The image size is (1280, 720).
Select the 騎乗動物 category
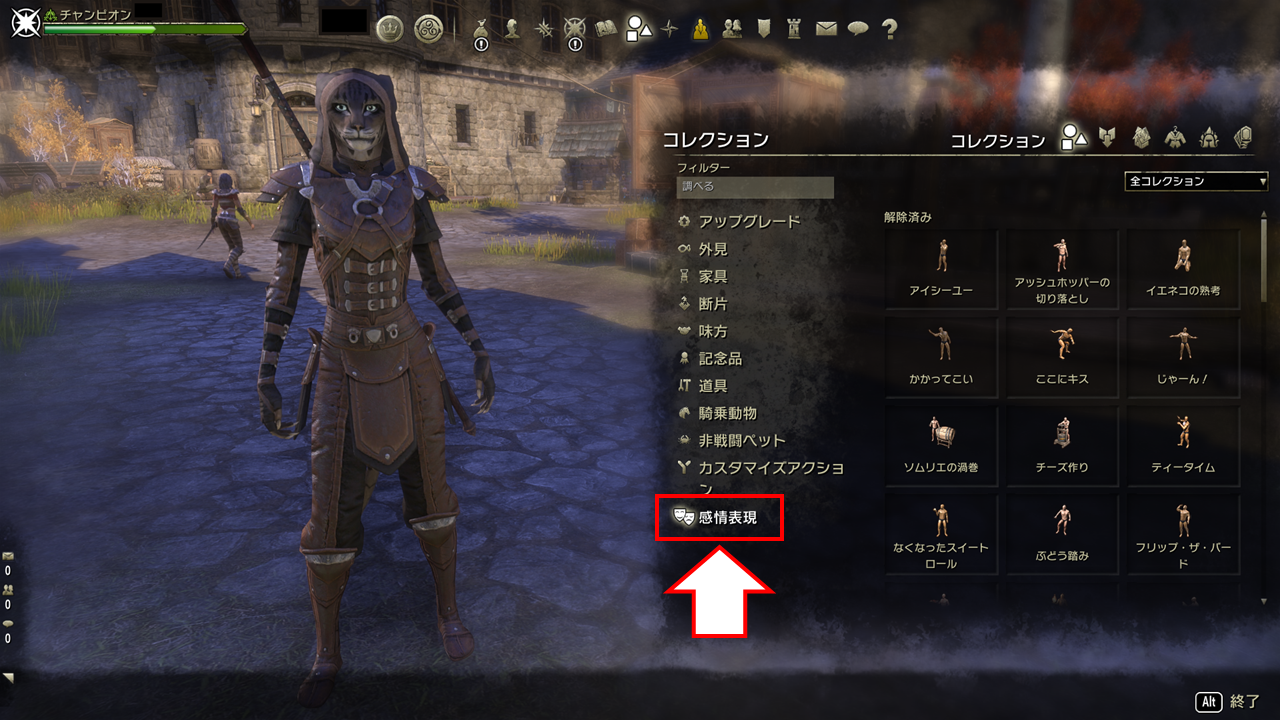(727, 413)
